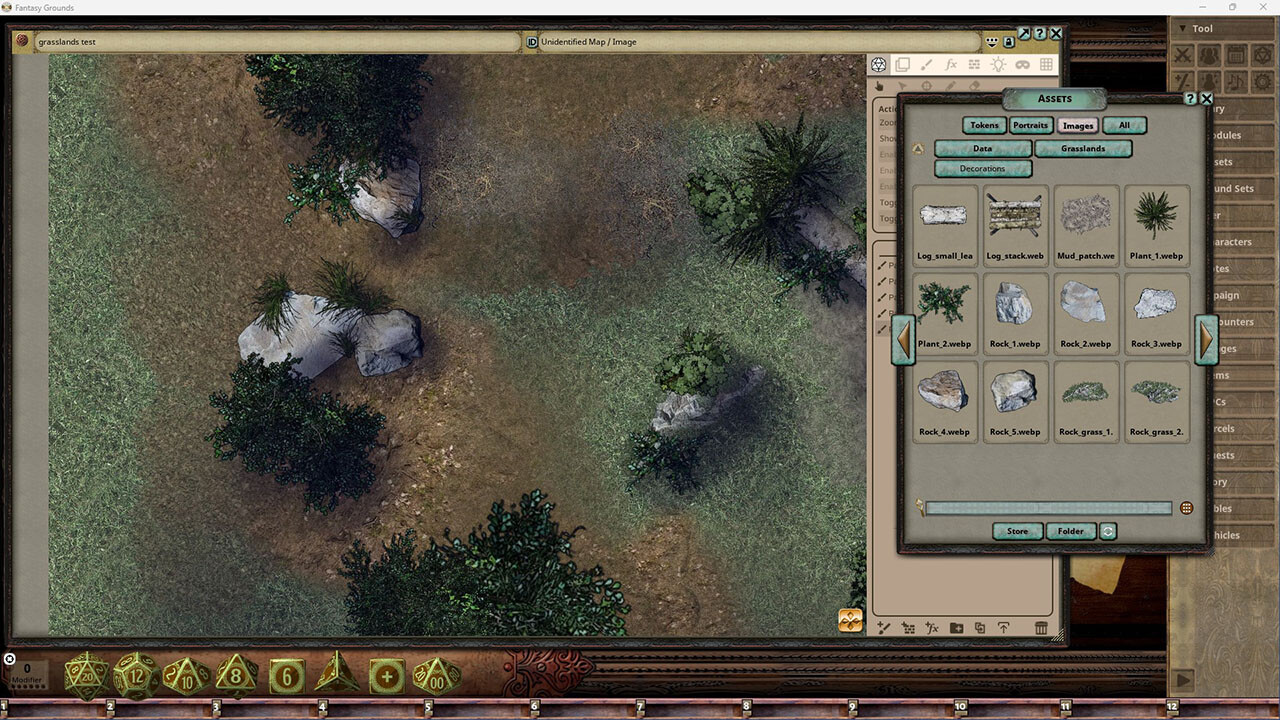Toggle the Decorations filter in the Assets window
The image size is (1280, 720).
click(x=982, y=169)
